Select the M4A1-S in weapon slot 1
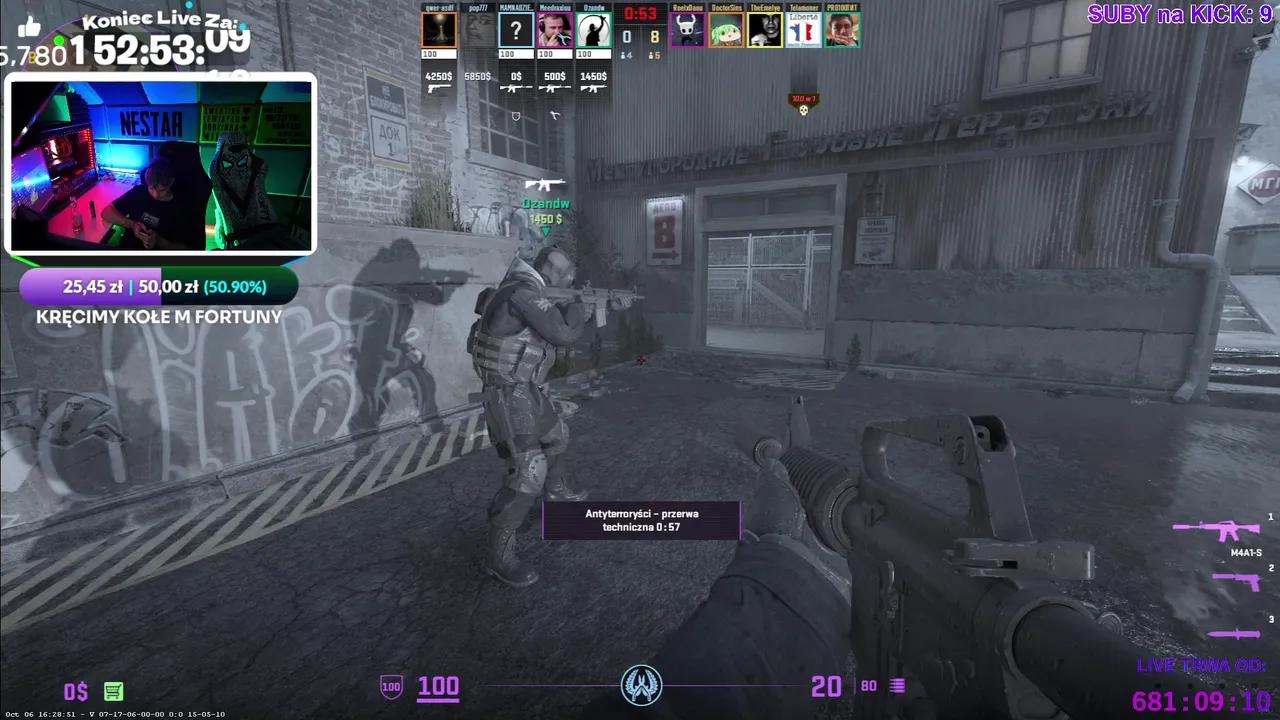The height and width of the screenshot is (720, 1280). pos(1225,528)
